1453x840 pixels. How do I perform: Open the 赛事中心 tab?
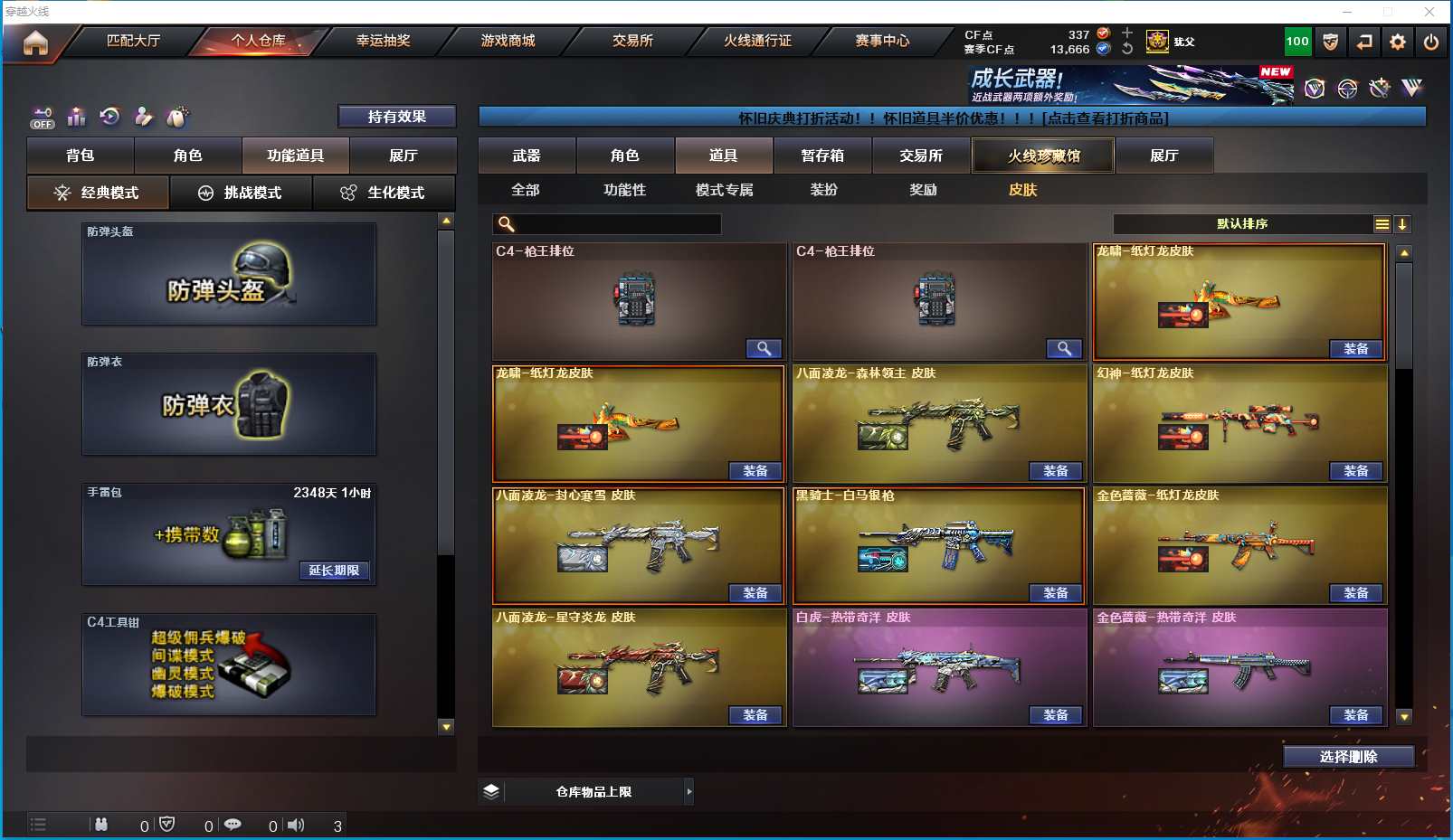pos(882,41)
